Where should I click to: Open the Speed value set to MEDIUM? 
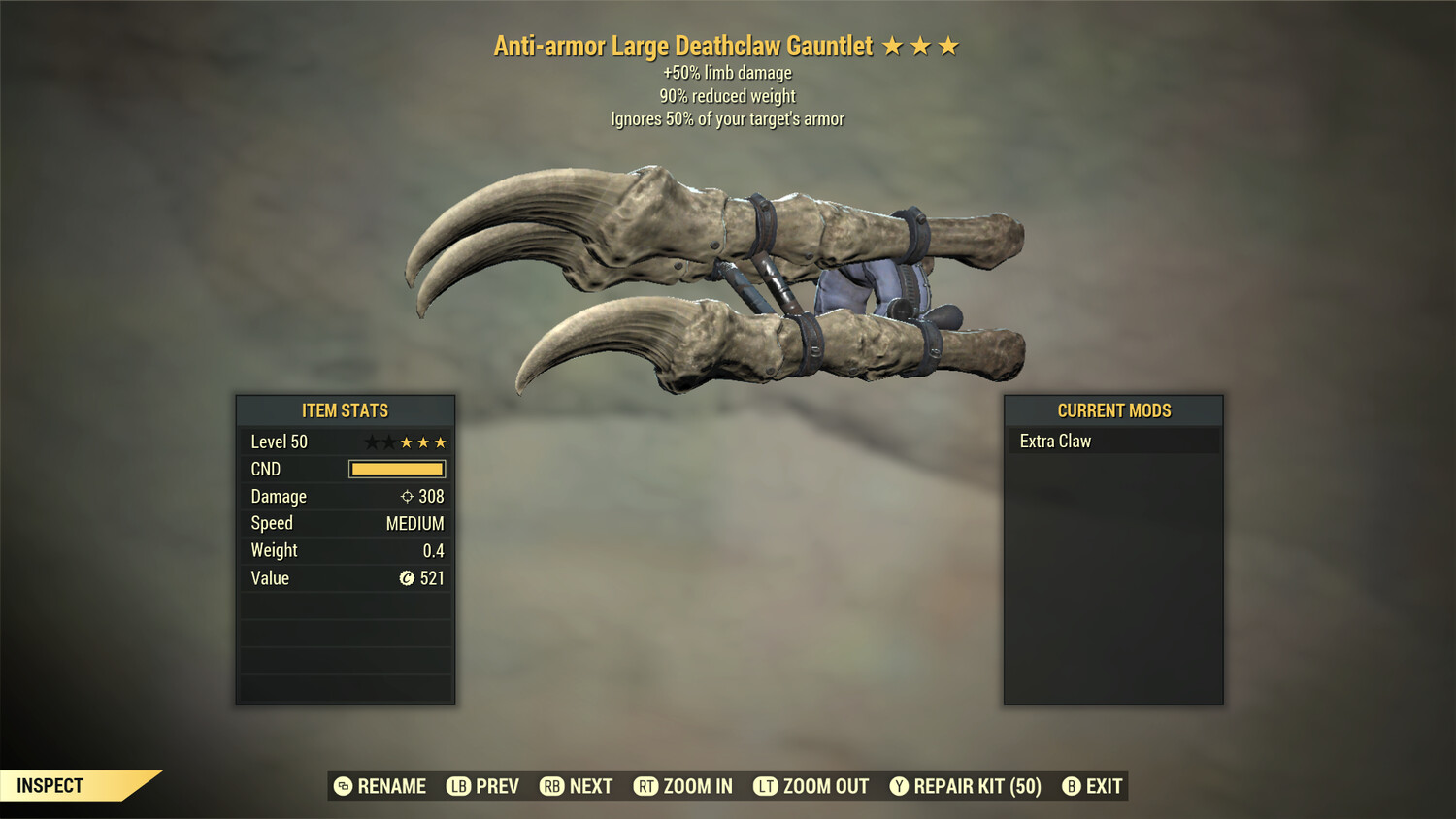click(x=415, y=523)
